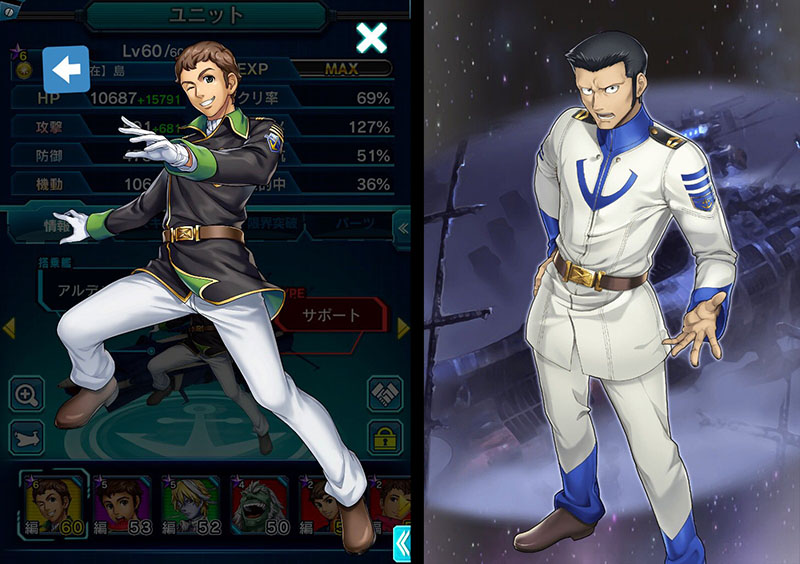Tap the ship silhouette icon button
This screenshot has height=564, width=800.
coord(27,436)
